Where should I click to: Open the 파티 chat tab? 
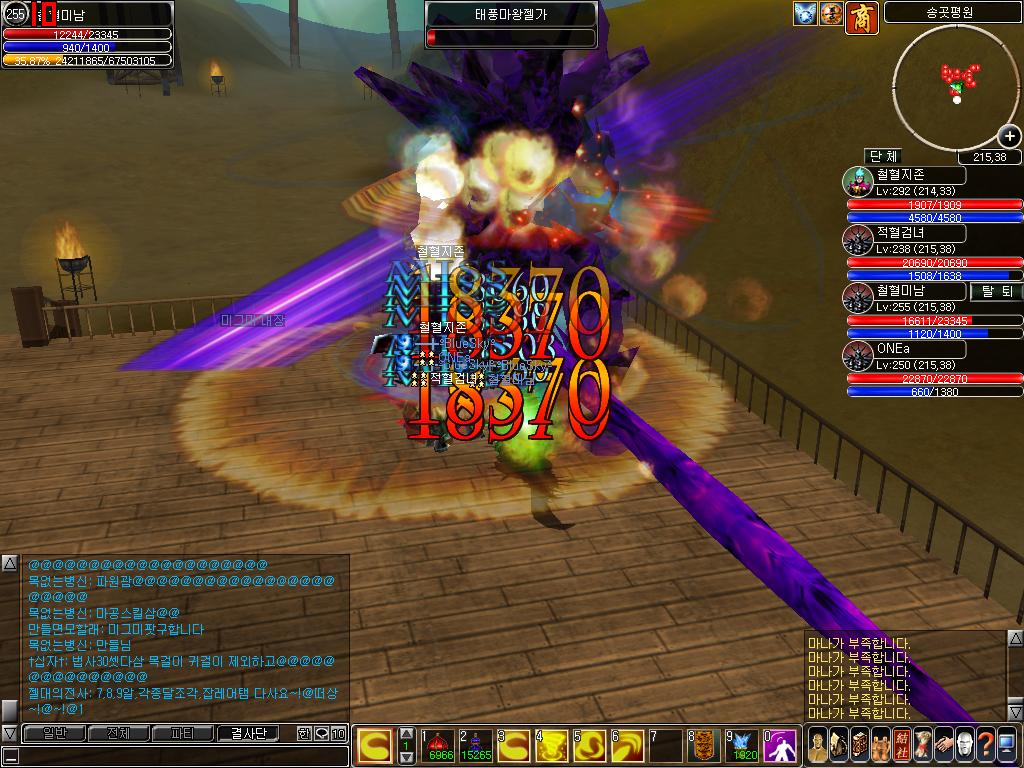coord(183,733)
